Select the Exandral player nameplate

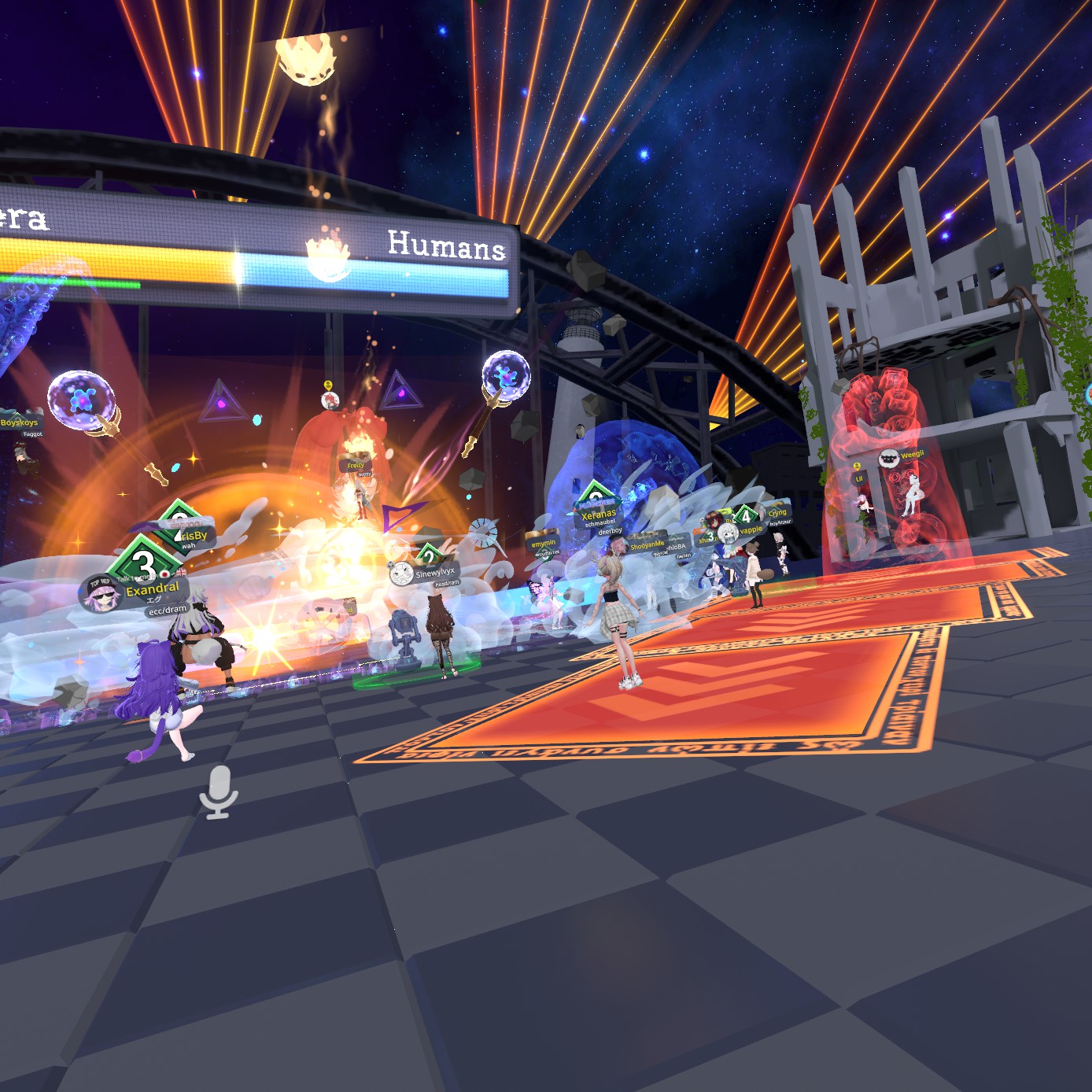coord(151,589)
